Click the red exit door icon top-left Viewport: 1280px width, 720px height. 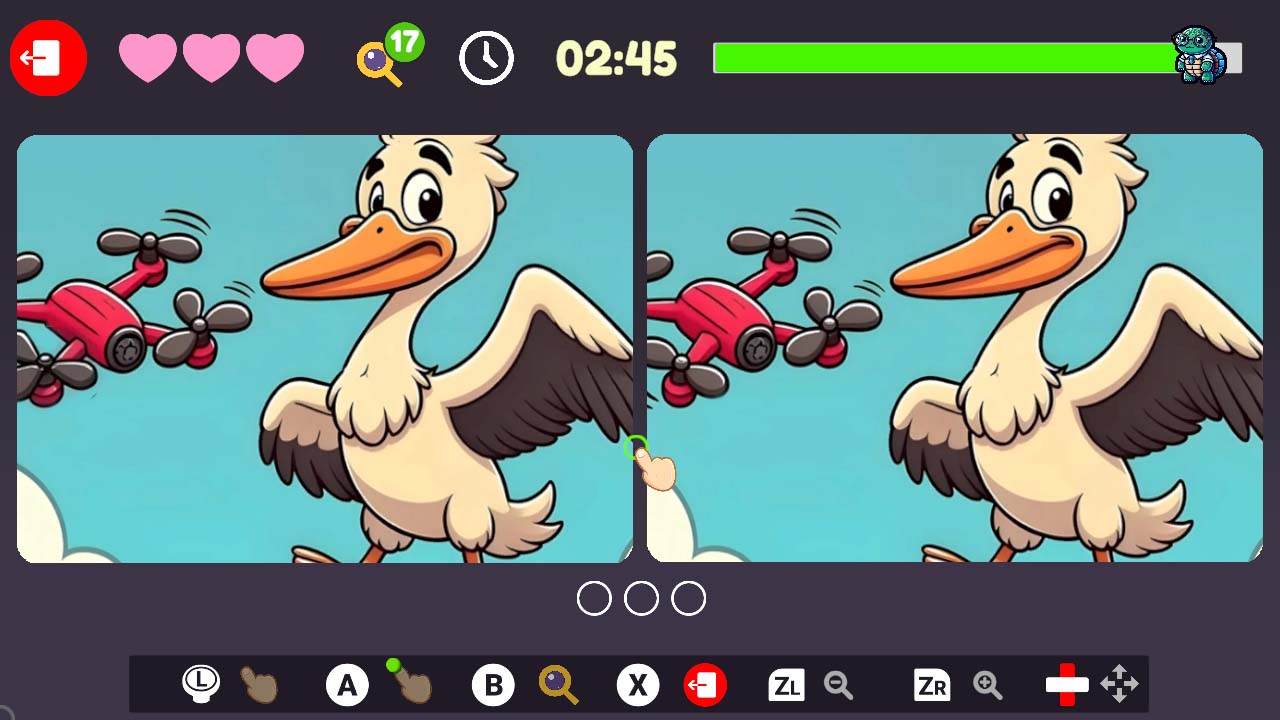pyautogui.click(x=47, y=57)
